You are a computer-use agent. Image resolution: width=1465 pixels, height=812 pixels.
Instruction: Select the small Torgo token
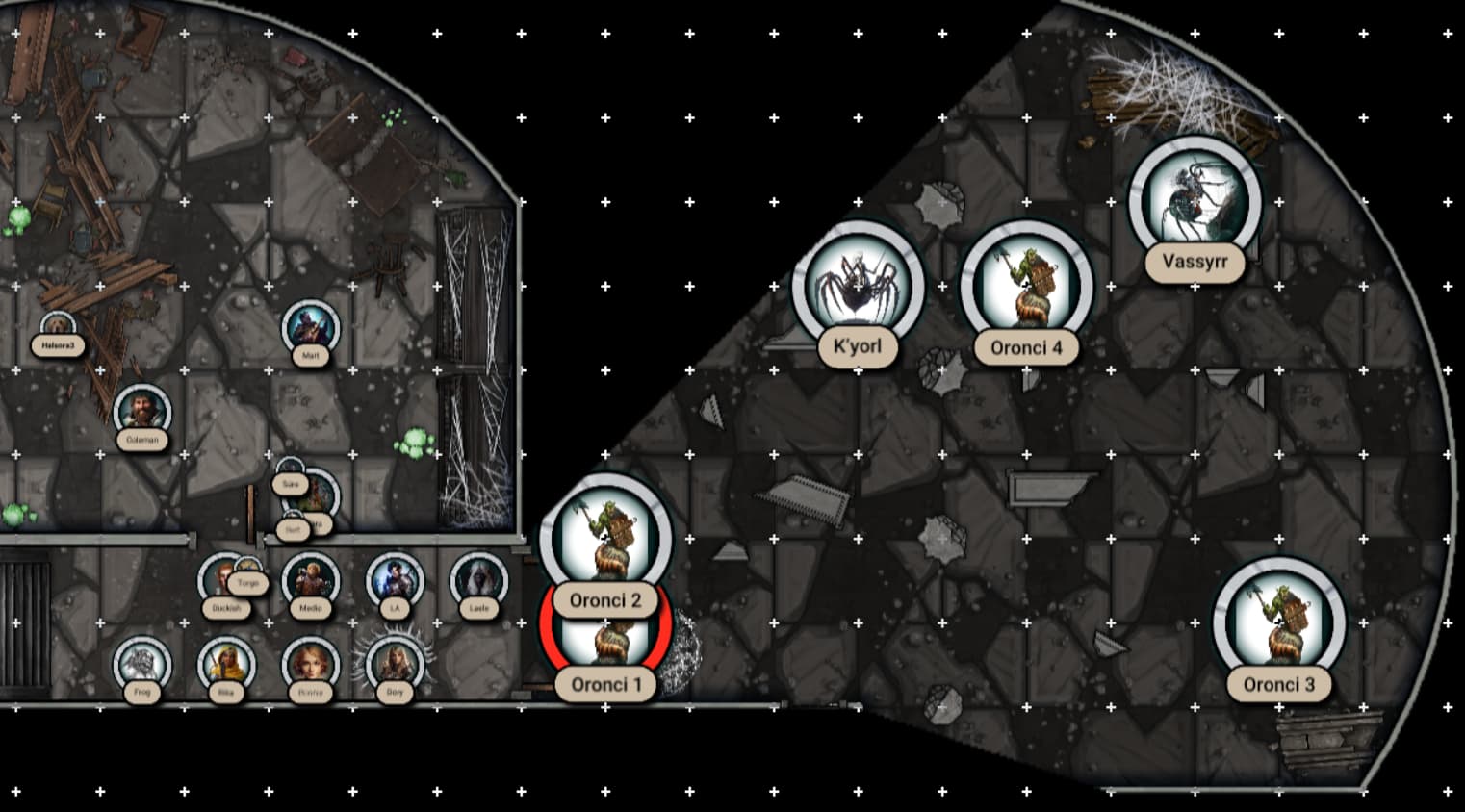pyautogui.click(x=248, y=571)
